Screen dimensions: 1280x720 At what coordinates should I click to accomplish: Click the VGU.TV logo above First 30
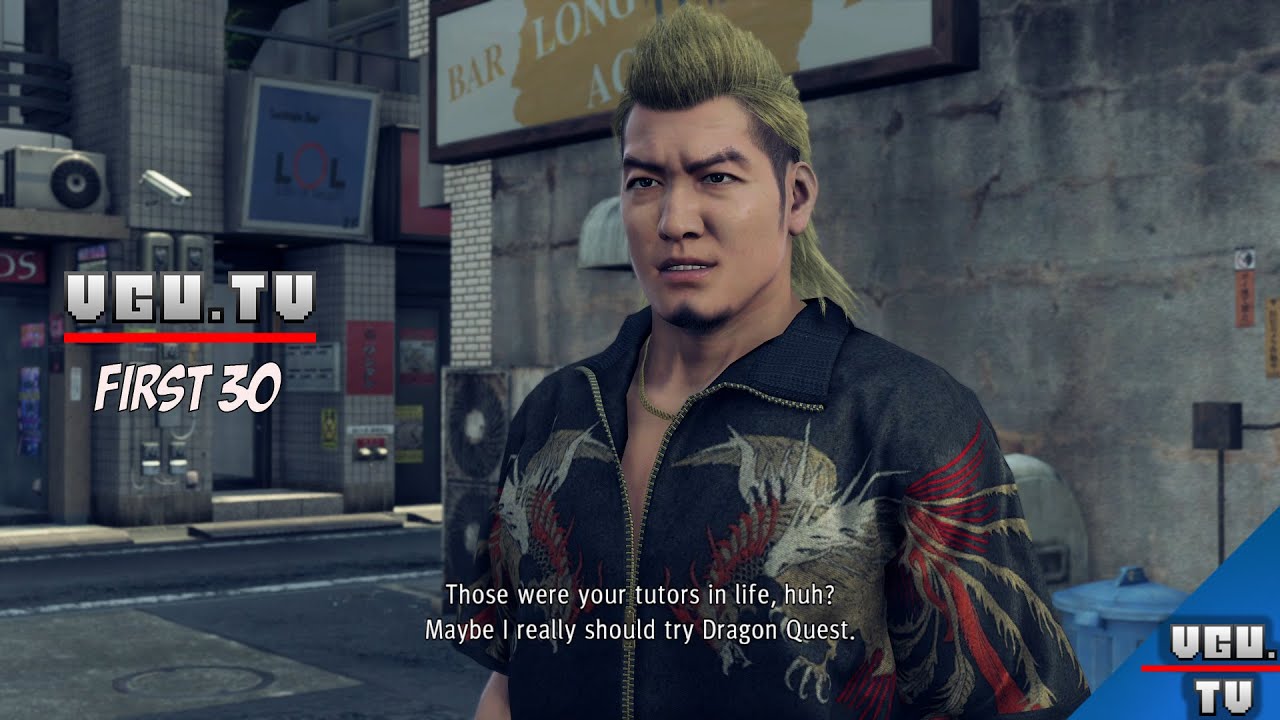pos(190,300)
